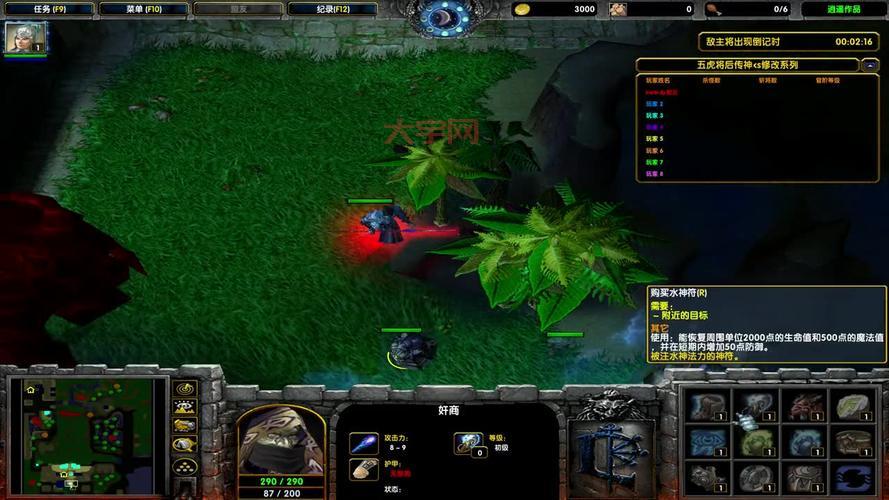
Task: Toggle minimap terrain display
Action: point(184,407)
